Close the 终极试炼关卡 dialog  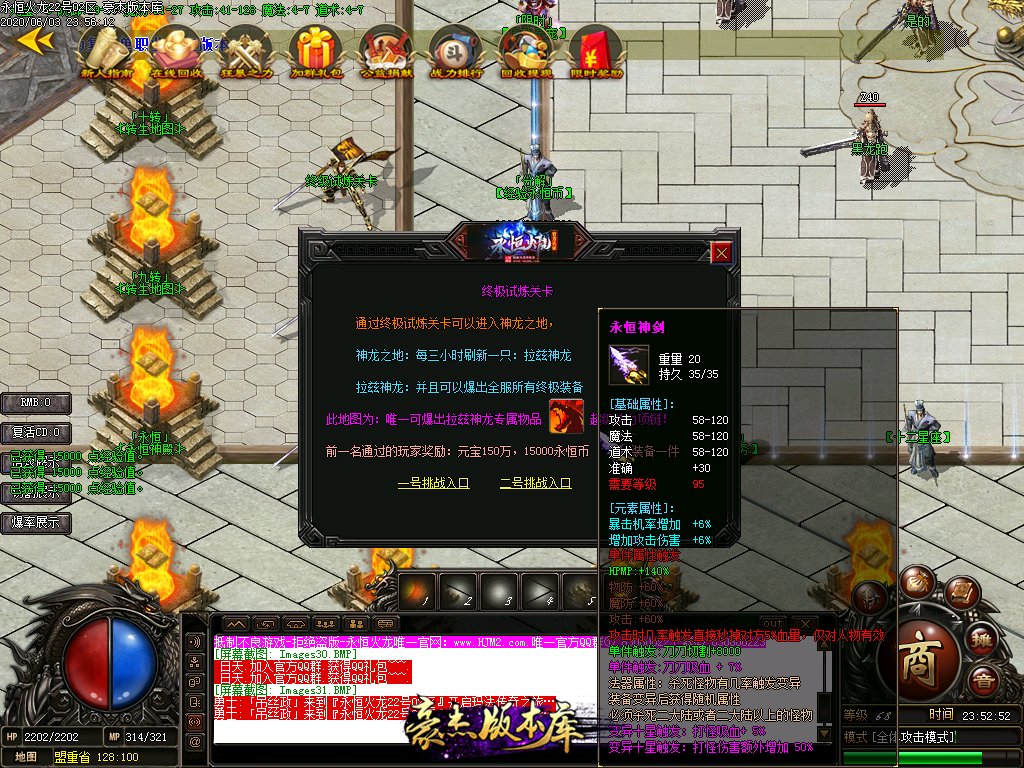coord(720,253)
